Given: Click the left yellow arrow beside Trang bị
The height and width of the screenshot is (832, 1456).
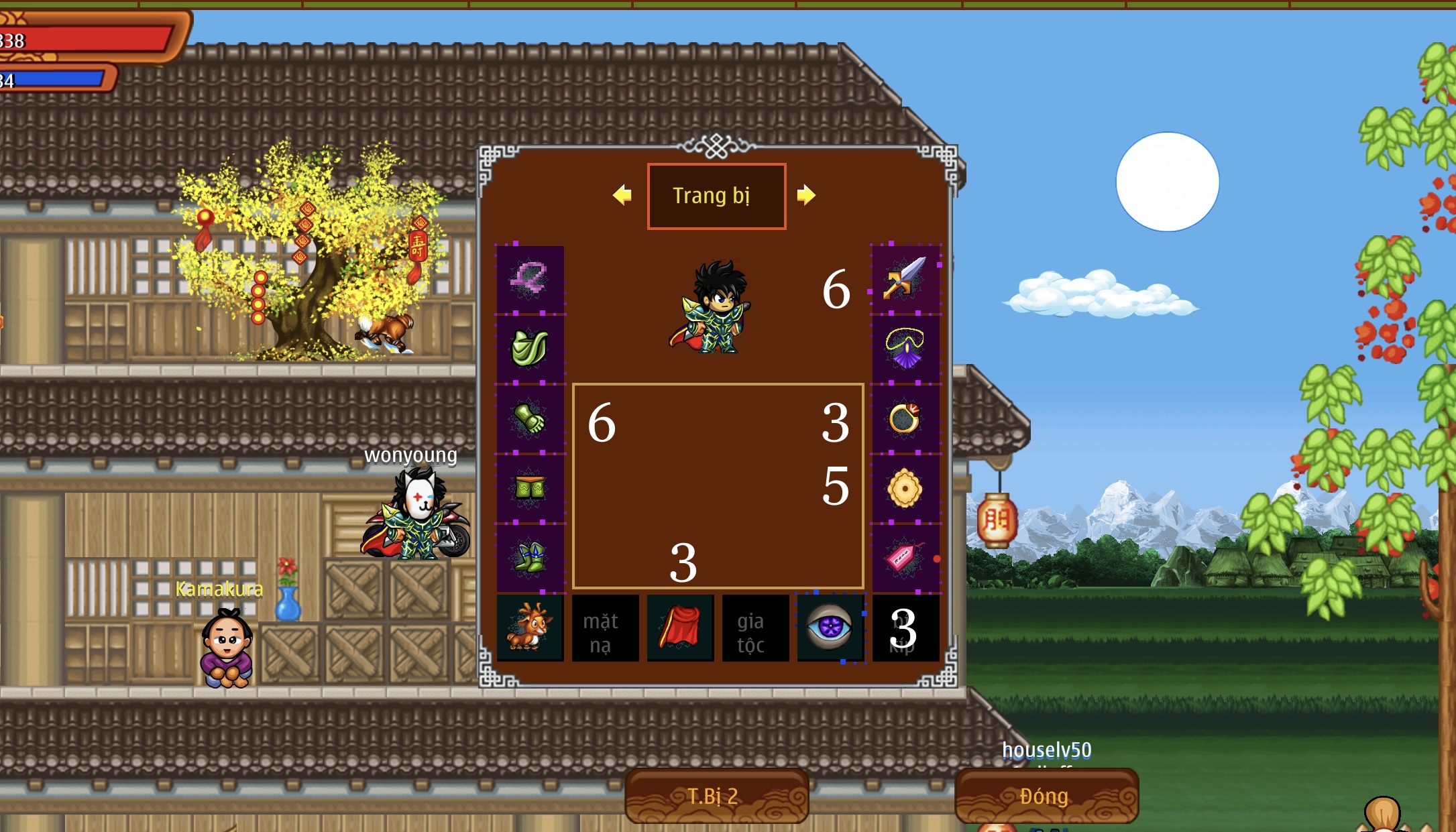Looking at the screenshot, I should point(623,195).
